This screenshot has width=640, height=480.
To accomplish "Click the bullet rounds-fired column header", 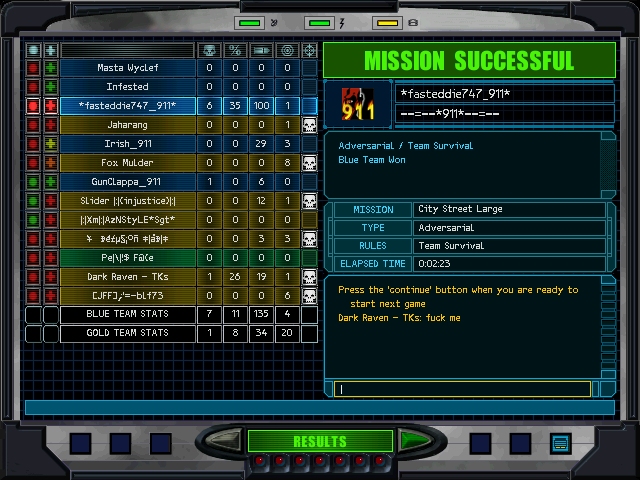I will point(261,50).
